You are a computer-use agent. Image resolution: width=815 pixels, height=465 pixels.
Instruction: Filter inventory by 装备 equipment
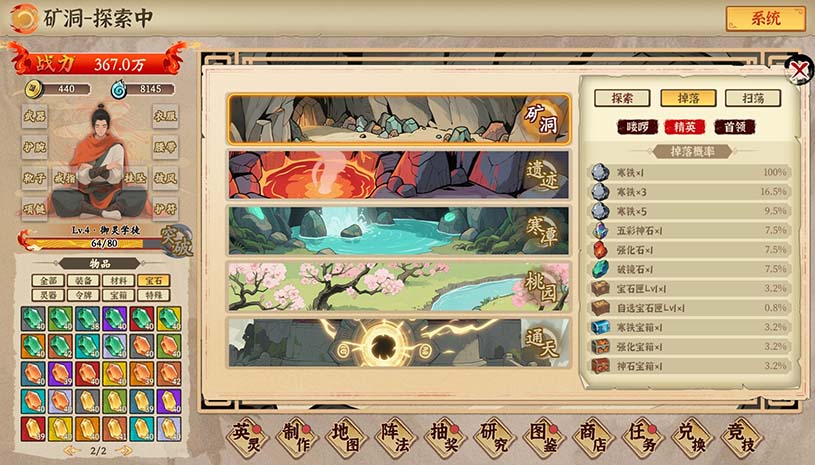coord(82,281)
